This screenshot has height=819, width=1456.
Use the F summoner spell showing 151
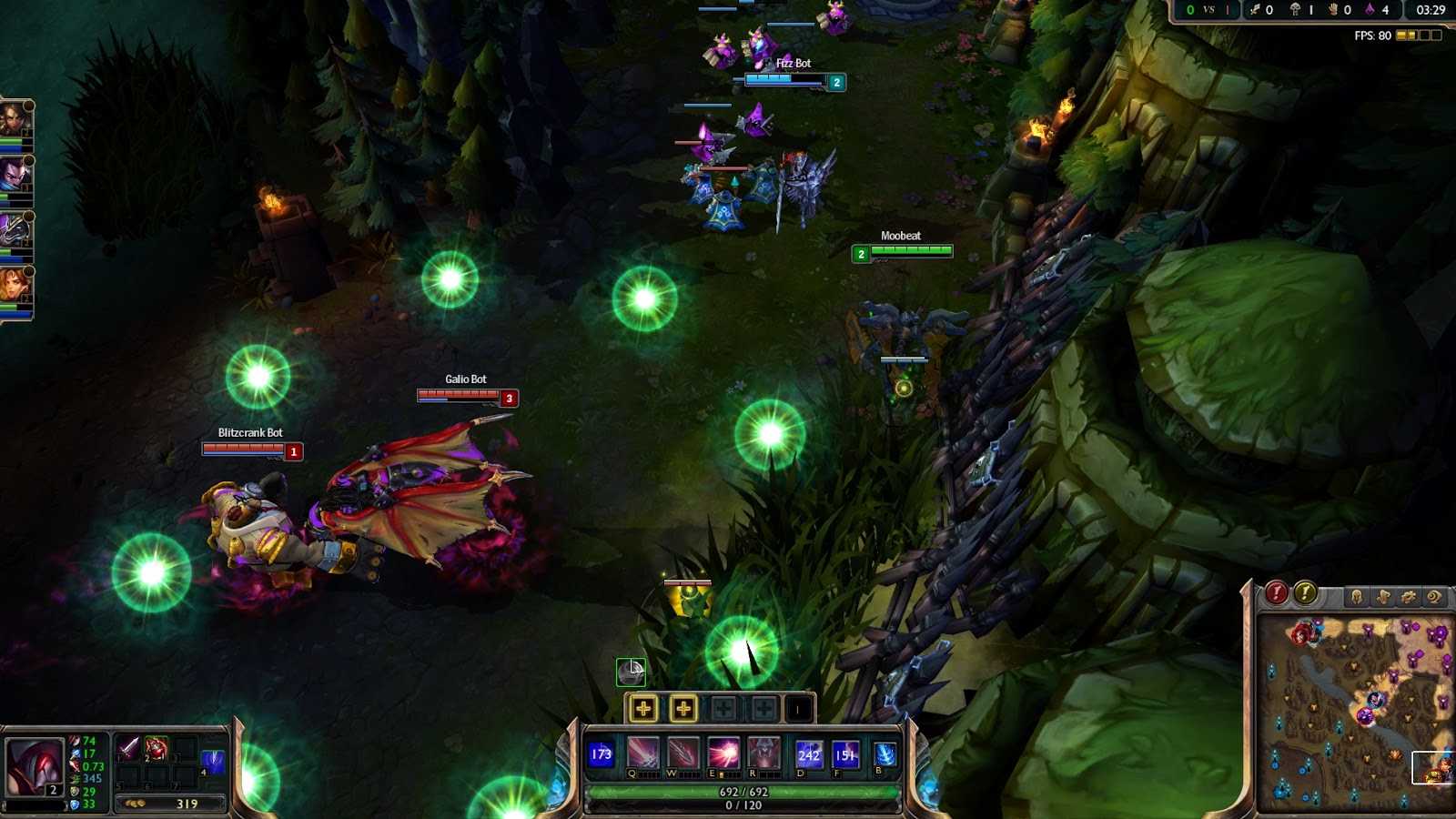[844, 753]
